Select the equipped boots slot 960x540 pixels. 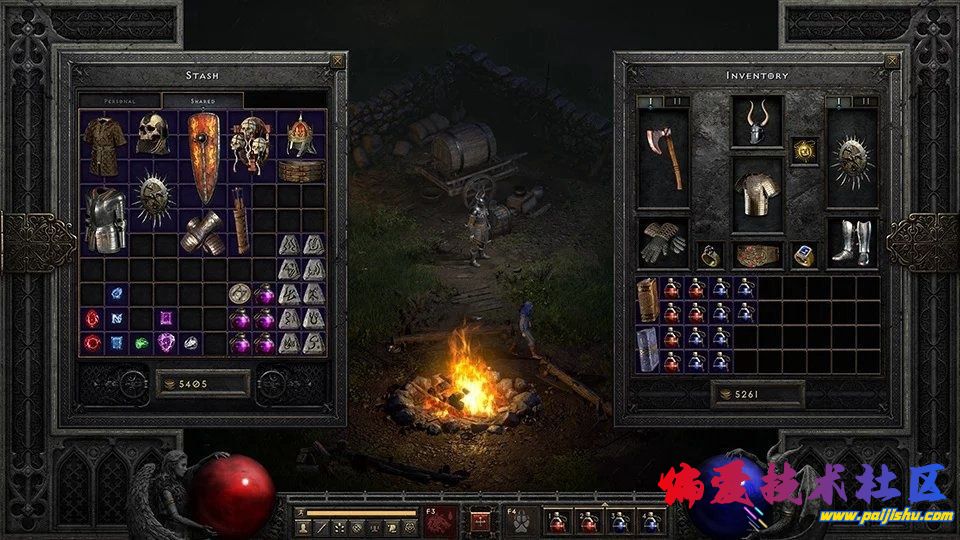[x=852, y=243]
